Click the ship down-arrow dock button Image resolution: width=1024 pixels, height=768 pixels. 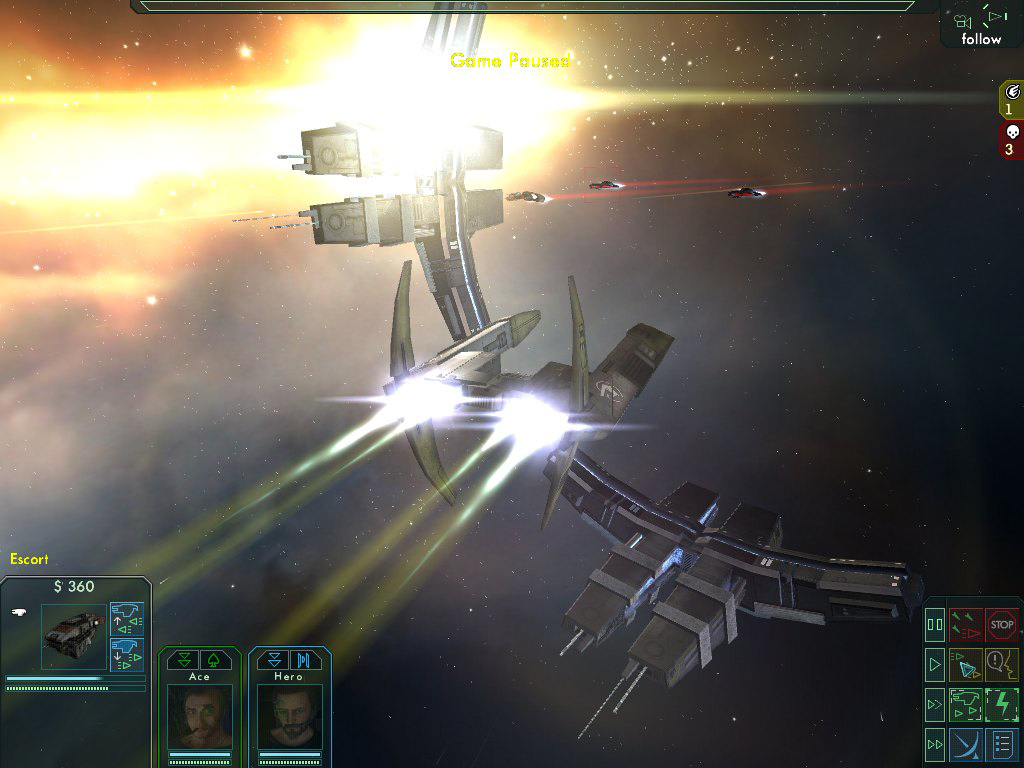pos(127,654)
